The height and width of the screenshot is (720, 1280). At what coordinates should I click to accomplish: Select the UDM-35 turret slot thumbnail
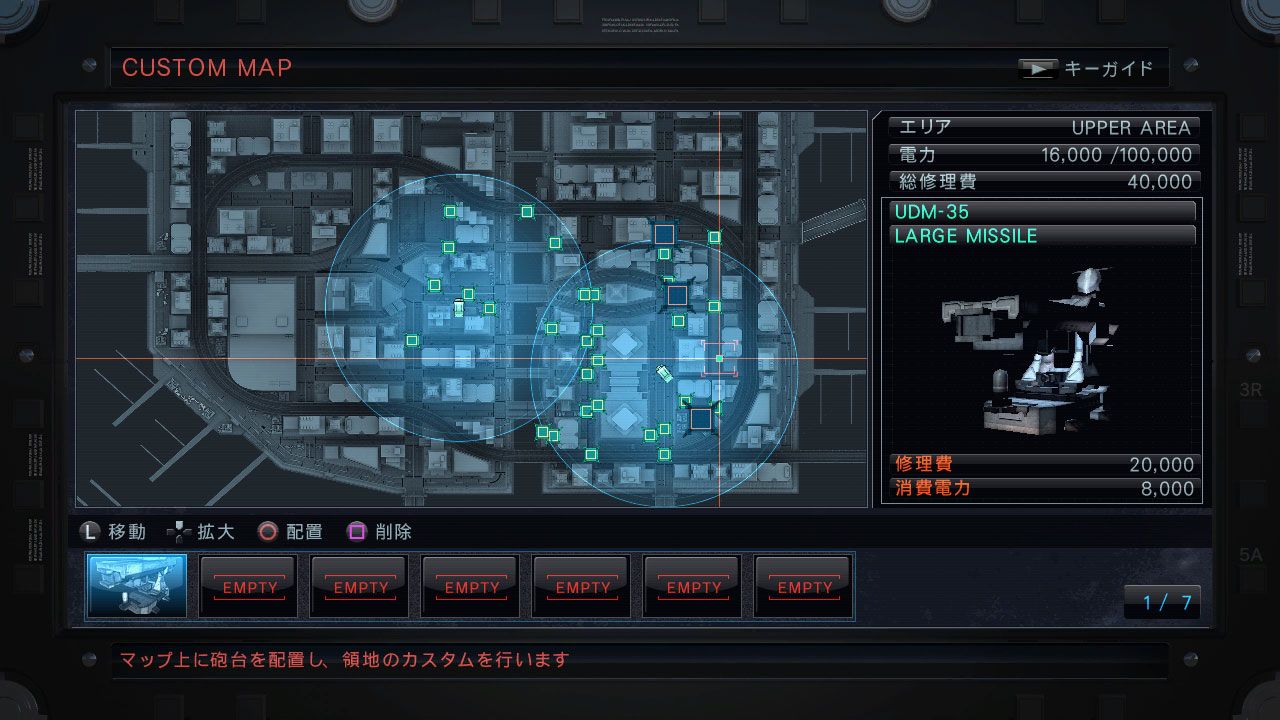[x=137, y=587]
